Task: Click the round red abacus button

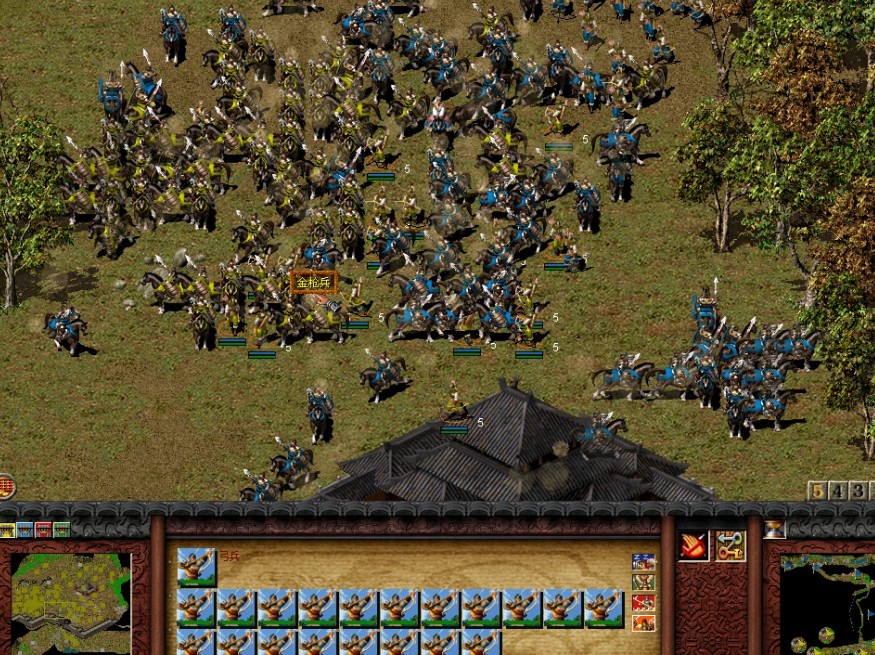Action: [5, 487]
